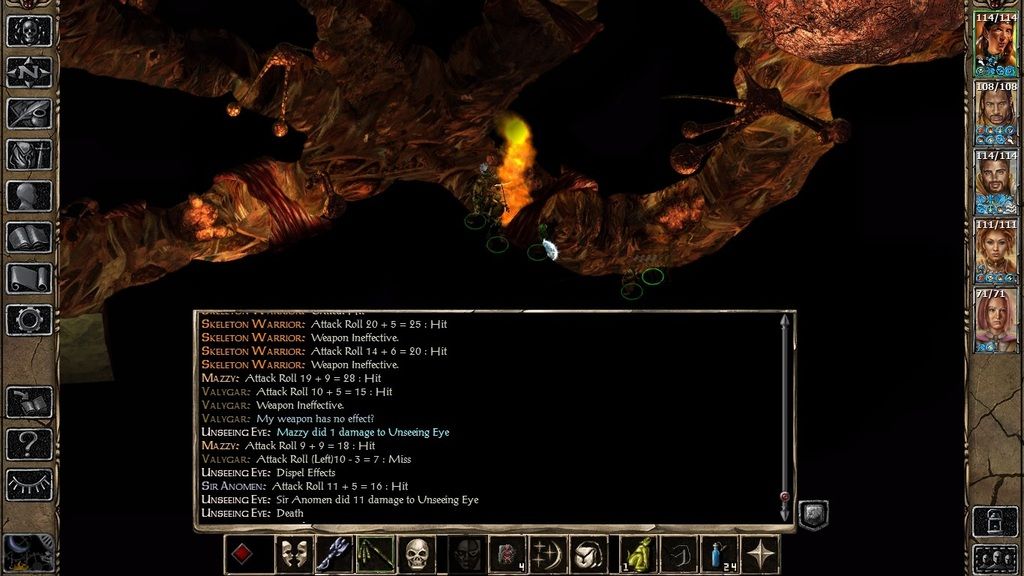Viewport: 1024px width, 576px height.
Task: Toggle the padlock button
Action: coord(995,520)
